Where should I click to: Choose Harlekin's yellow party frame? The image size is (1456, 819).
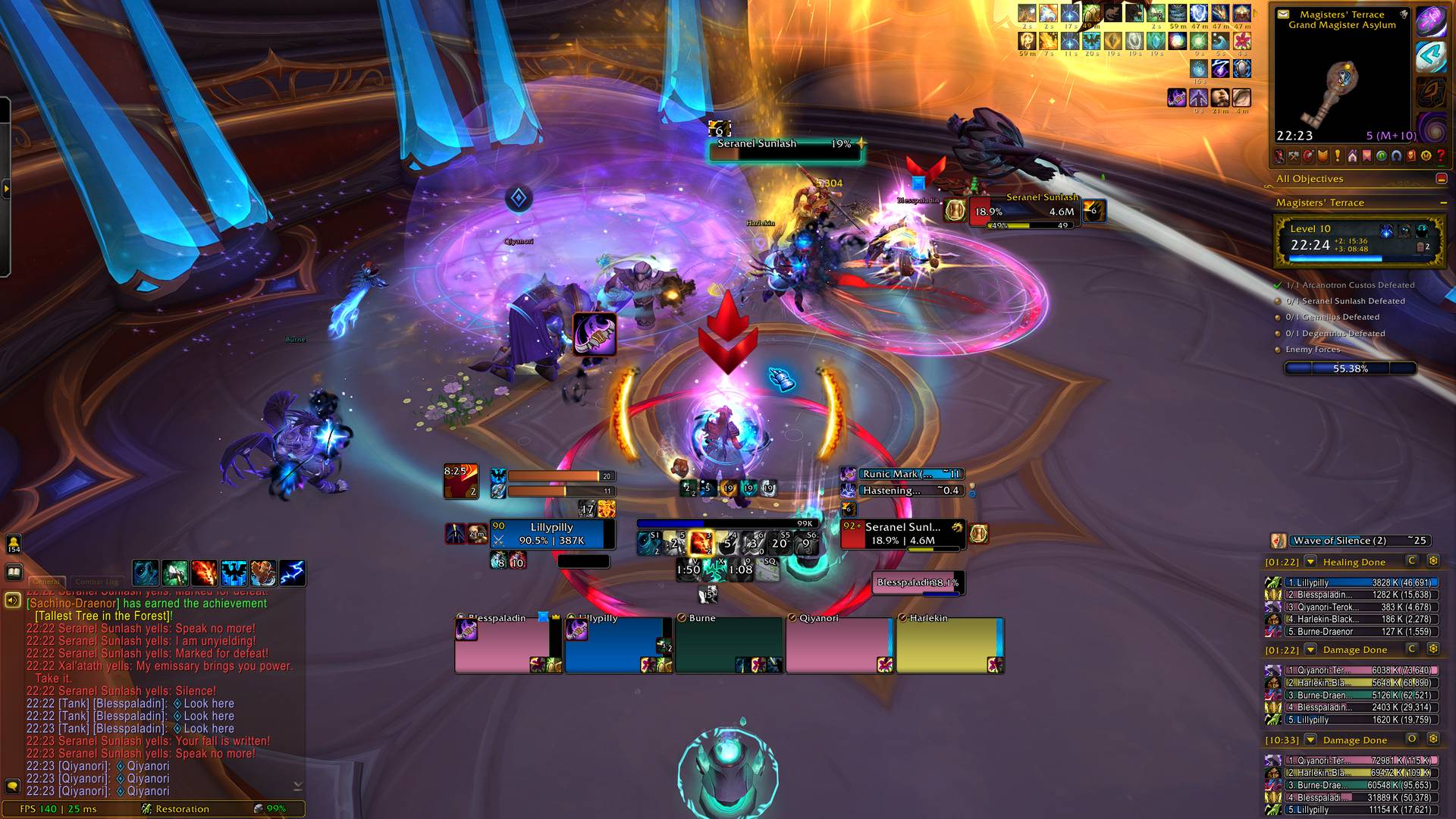coord(949,645)
